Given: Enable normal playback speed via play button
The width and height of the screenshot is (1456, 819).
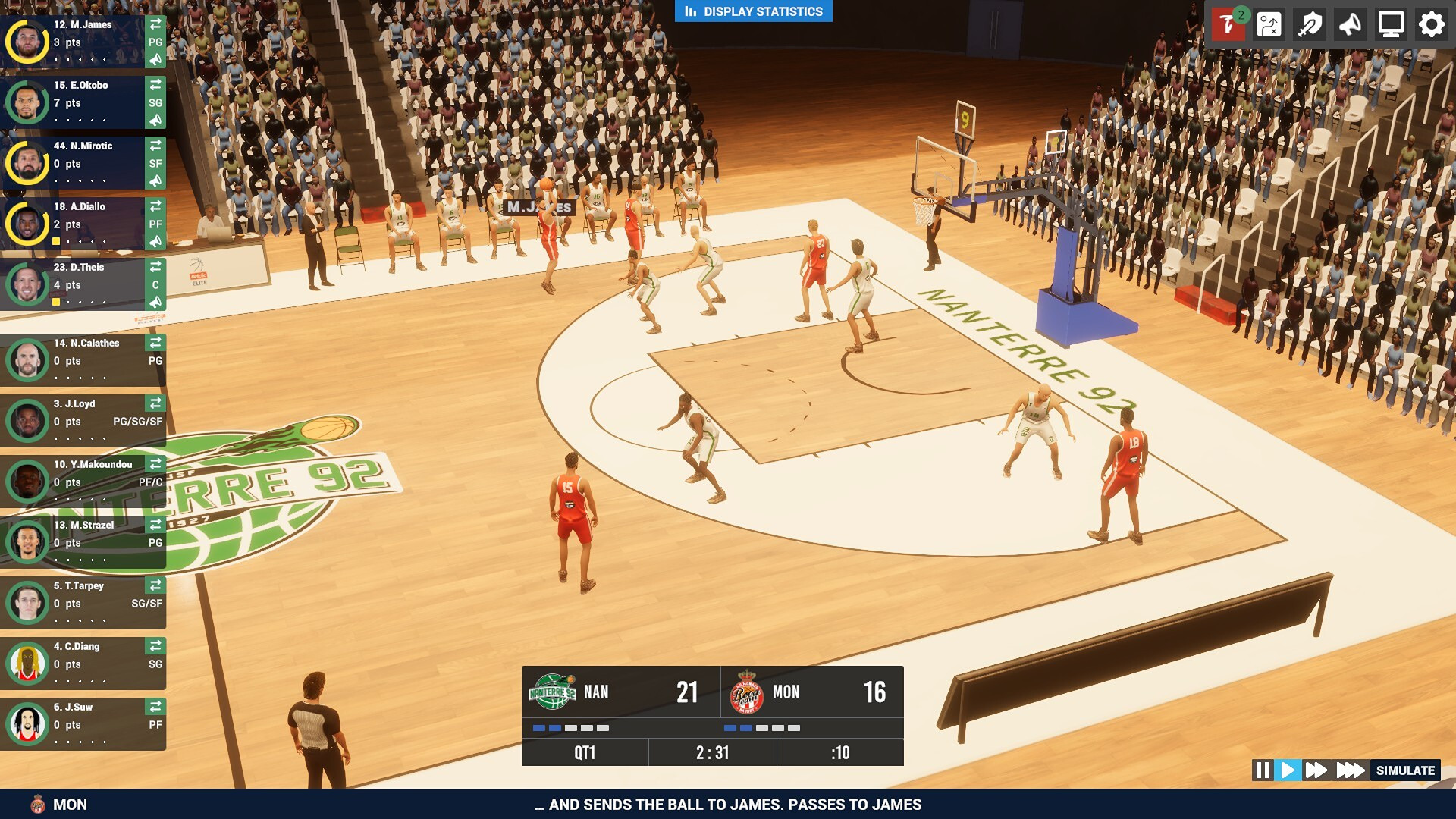Looking at the screenshot, I should point(1288,770).
